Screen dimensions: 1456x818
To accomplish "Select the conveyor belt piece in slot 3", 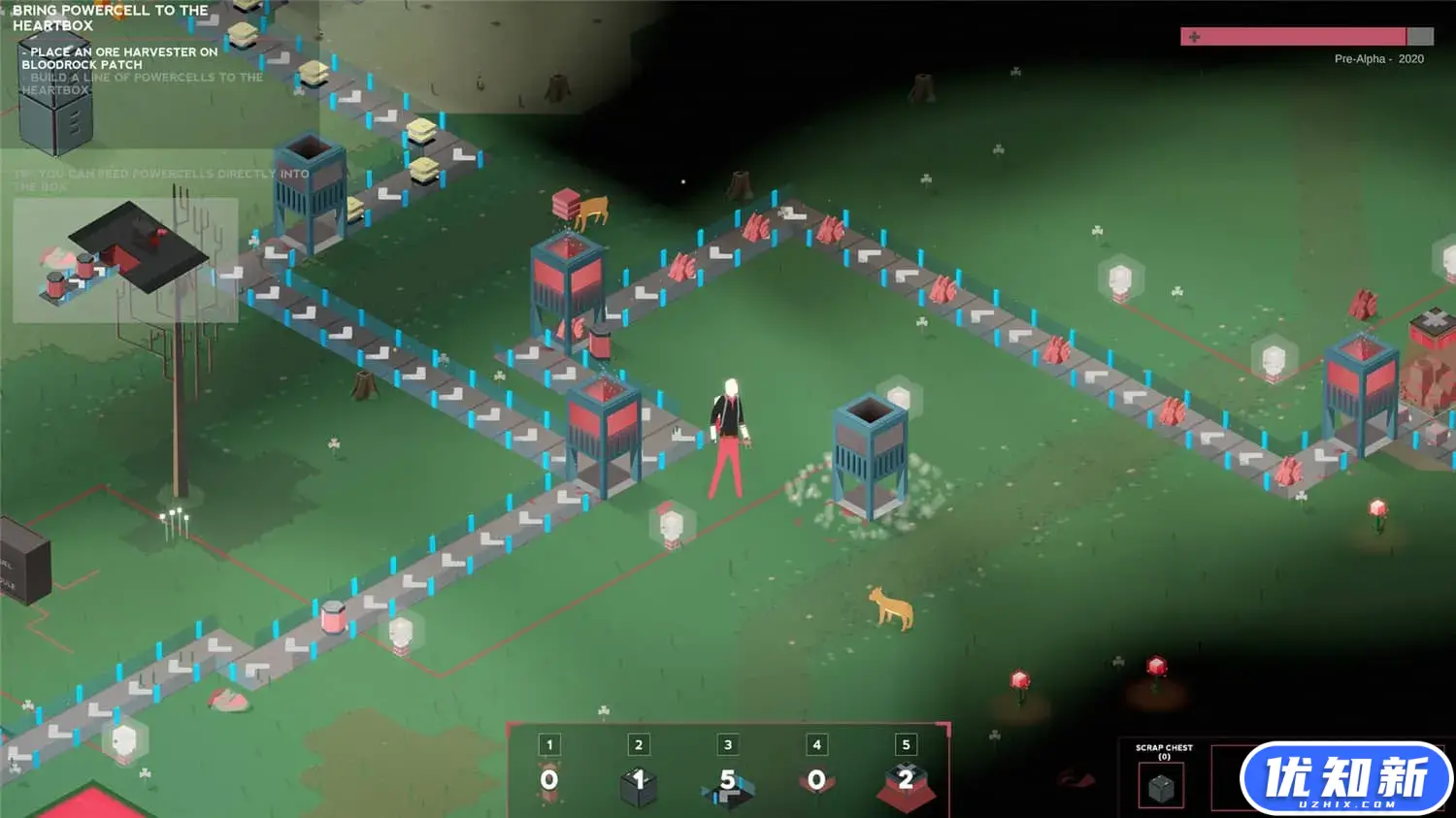I will 728,783.
